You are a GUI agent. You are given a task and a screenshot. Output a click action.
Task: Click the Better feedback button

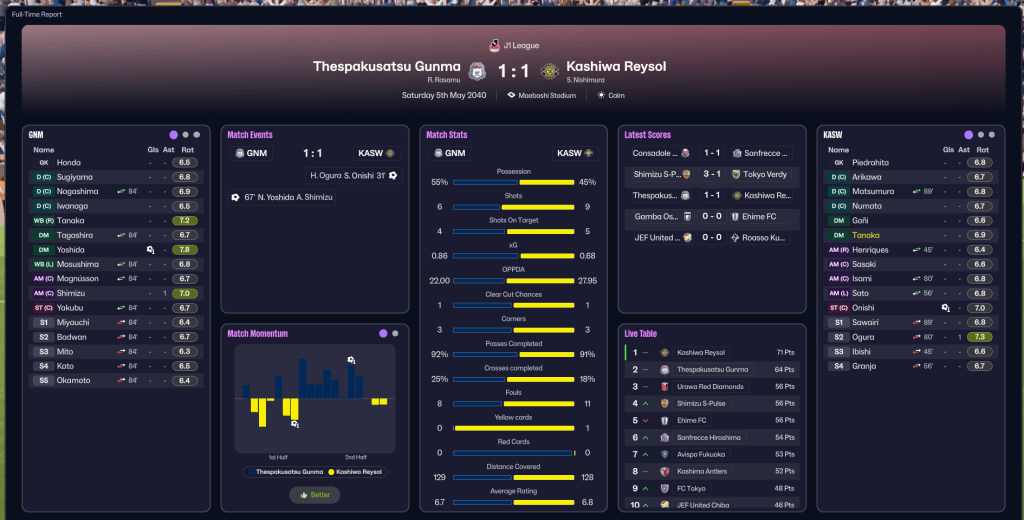(x=315, y=495)
